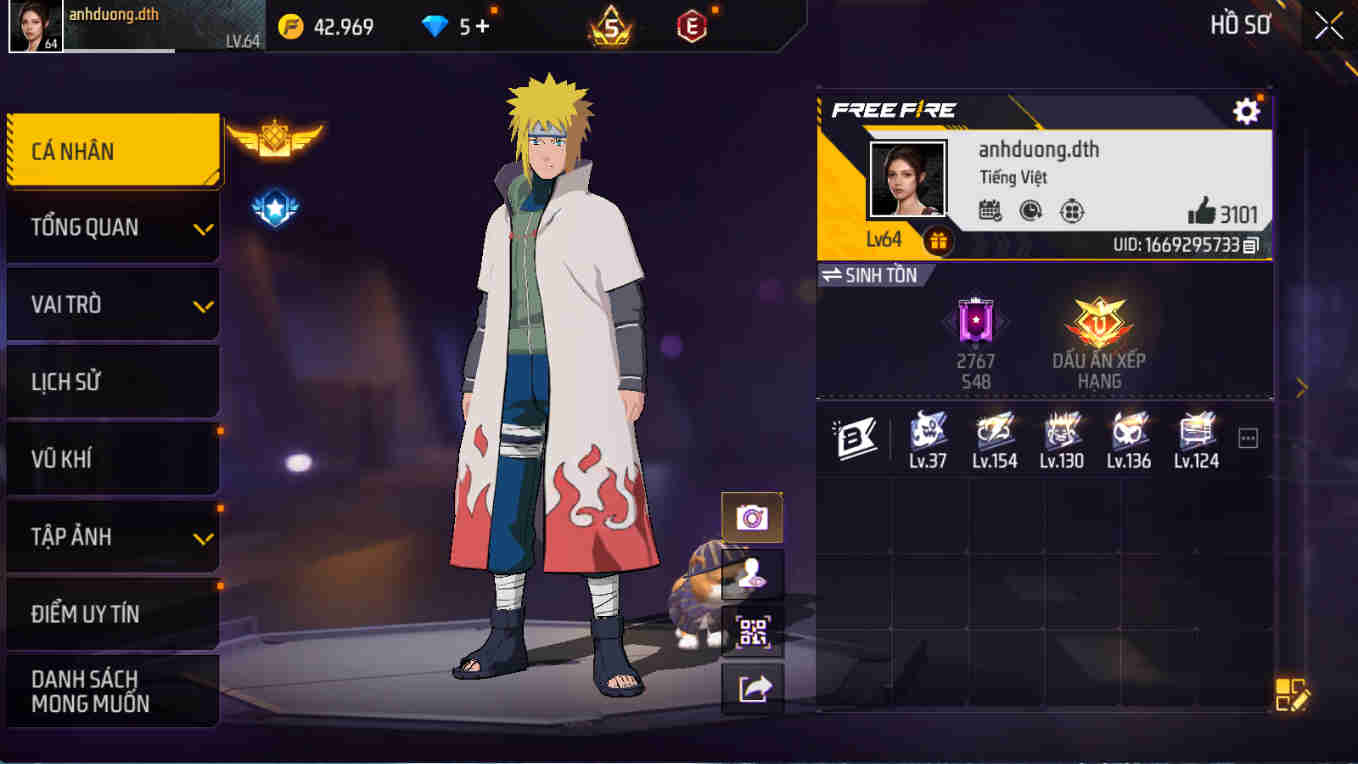Switch to the VŨ KHÍ tab
Screen dimensions: 1358x764
tap(113, 459)
